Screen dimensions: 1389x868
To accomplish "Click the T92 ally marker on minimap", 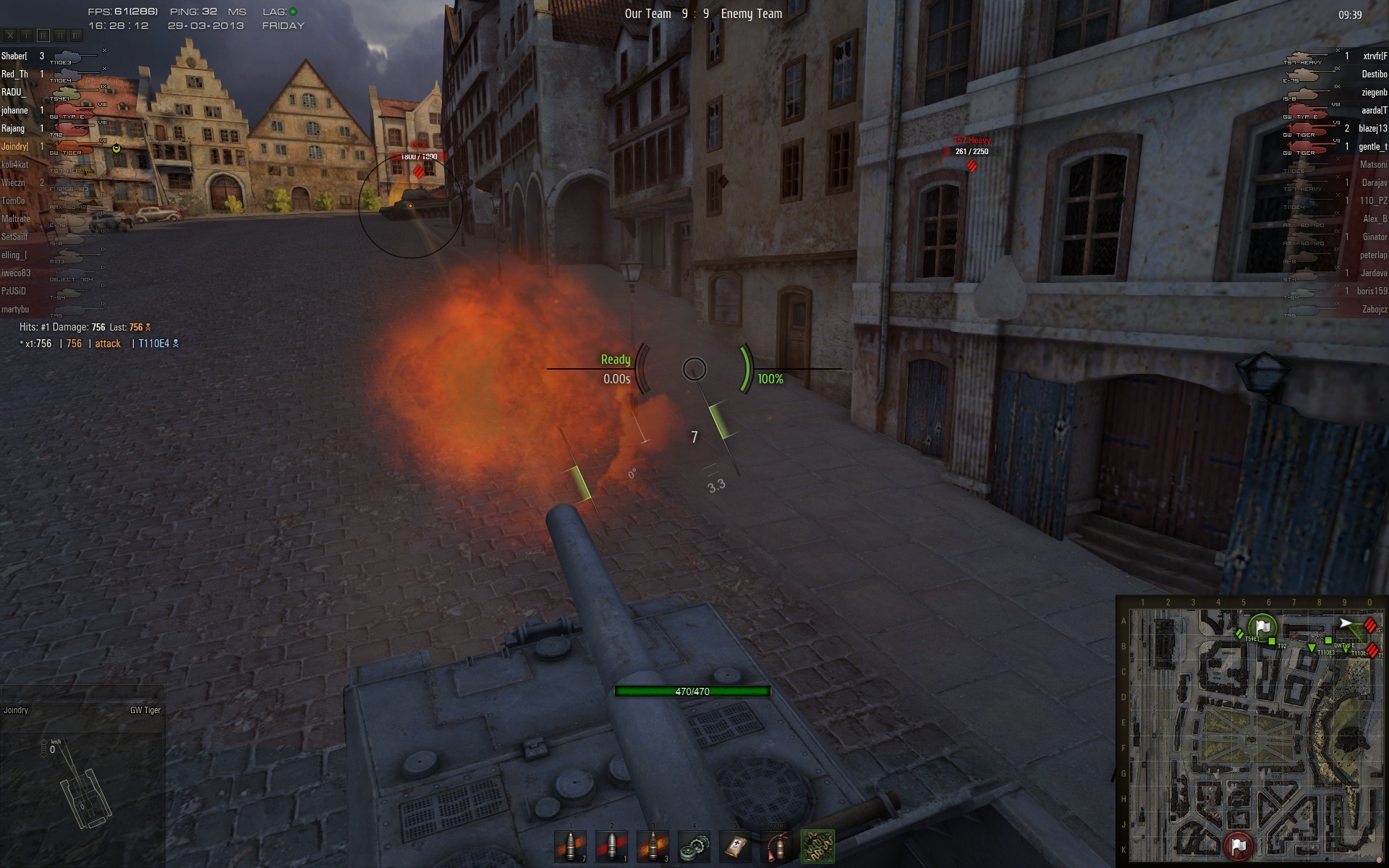I will (x=1272, y=642).
